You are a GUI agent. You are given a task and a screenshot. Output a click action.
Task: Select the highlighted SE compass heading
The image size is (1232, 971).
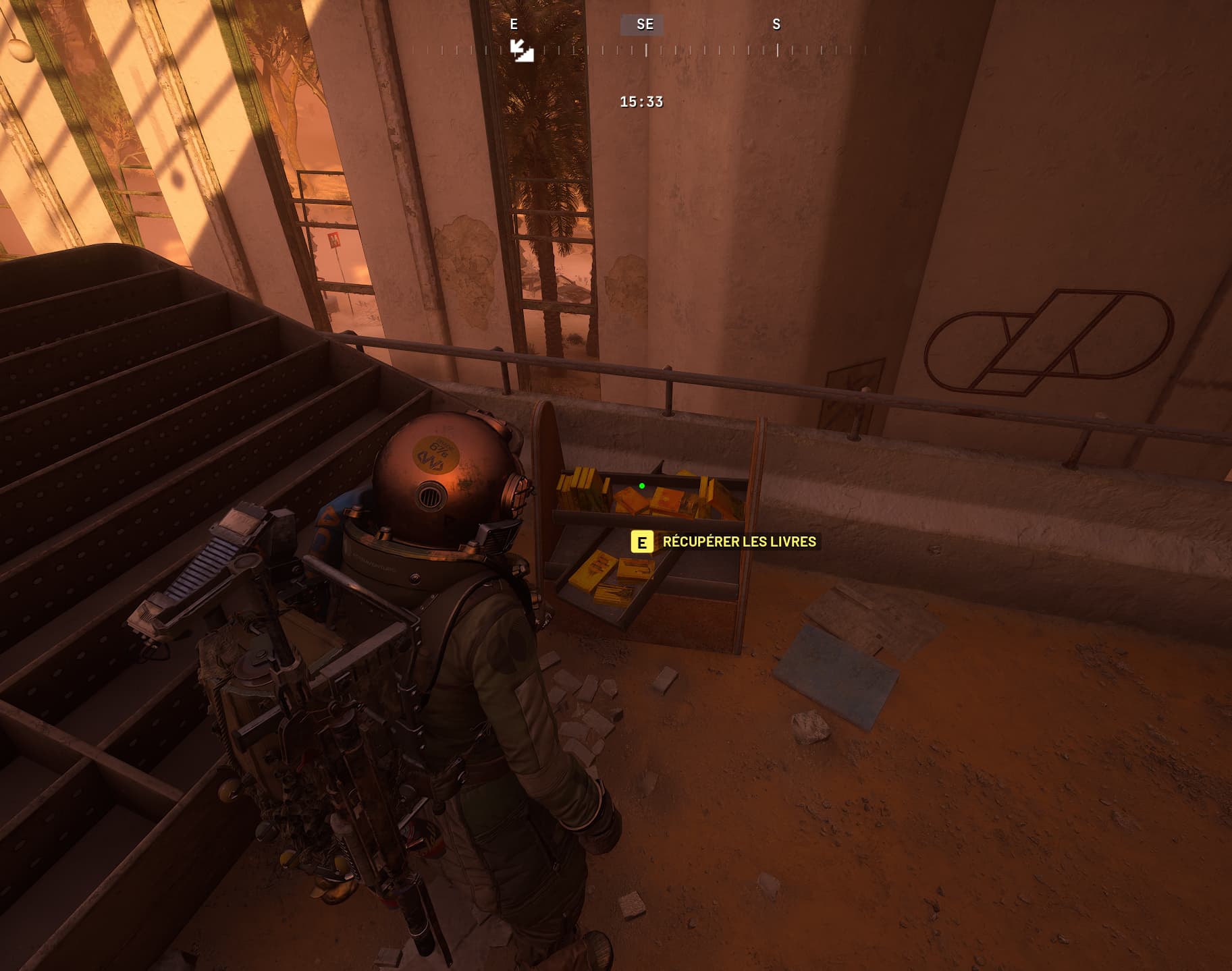644,25
